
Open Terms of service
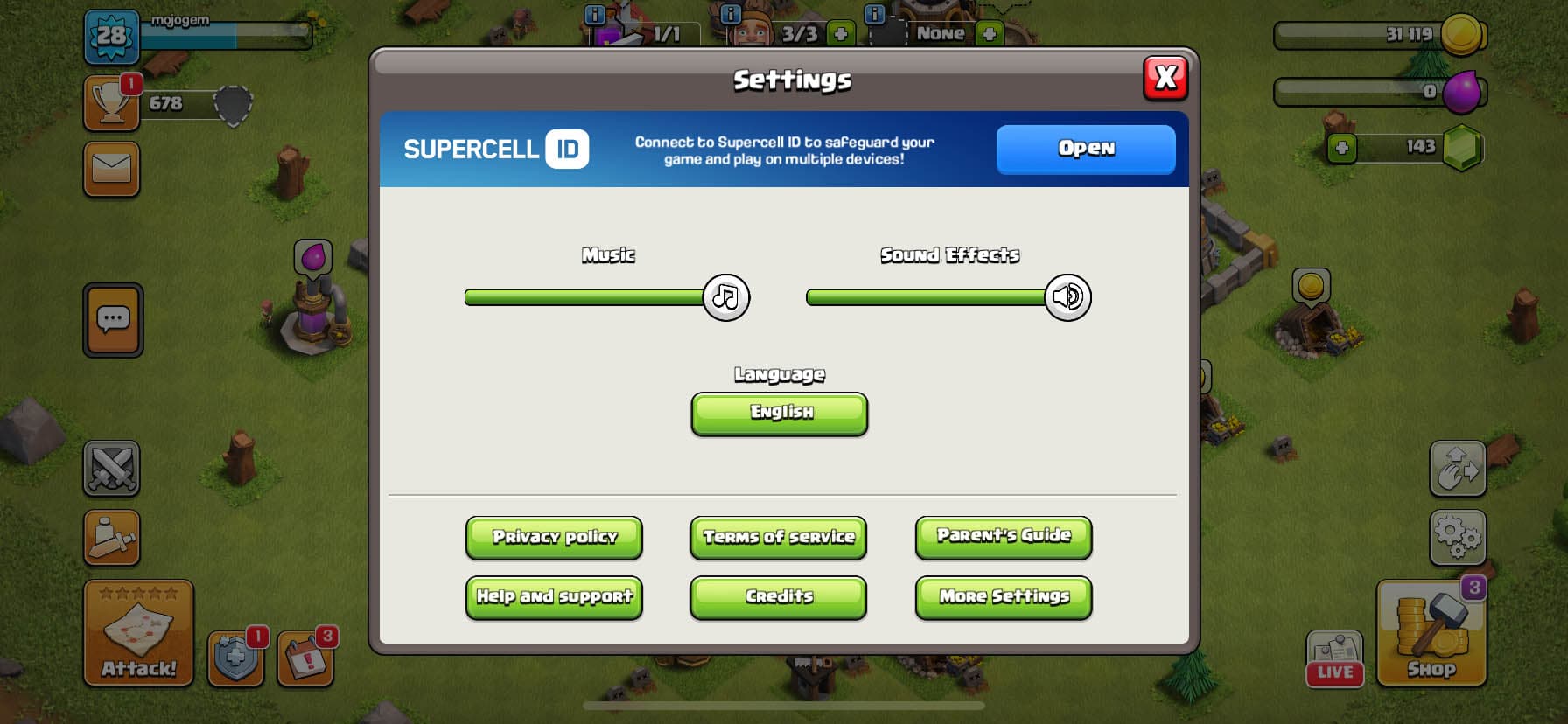pos(778,537)
